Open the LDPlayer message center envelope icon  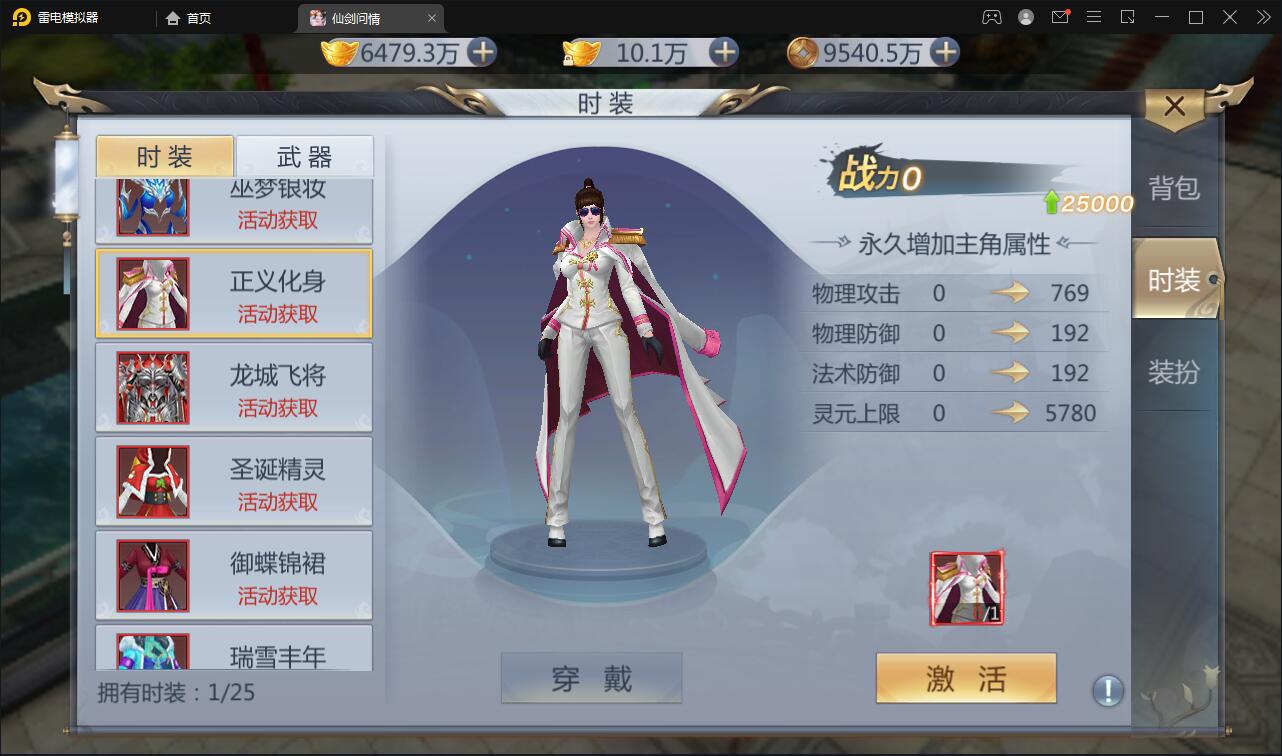coord(1061,17)
